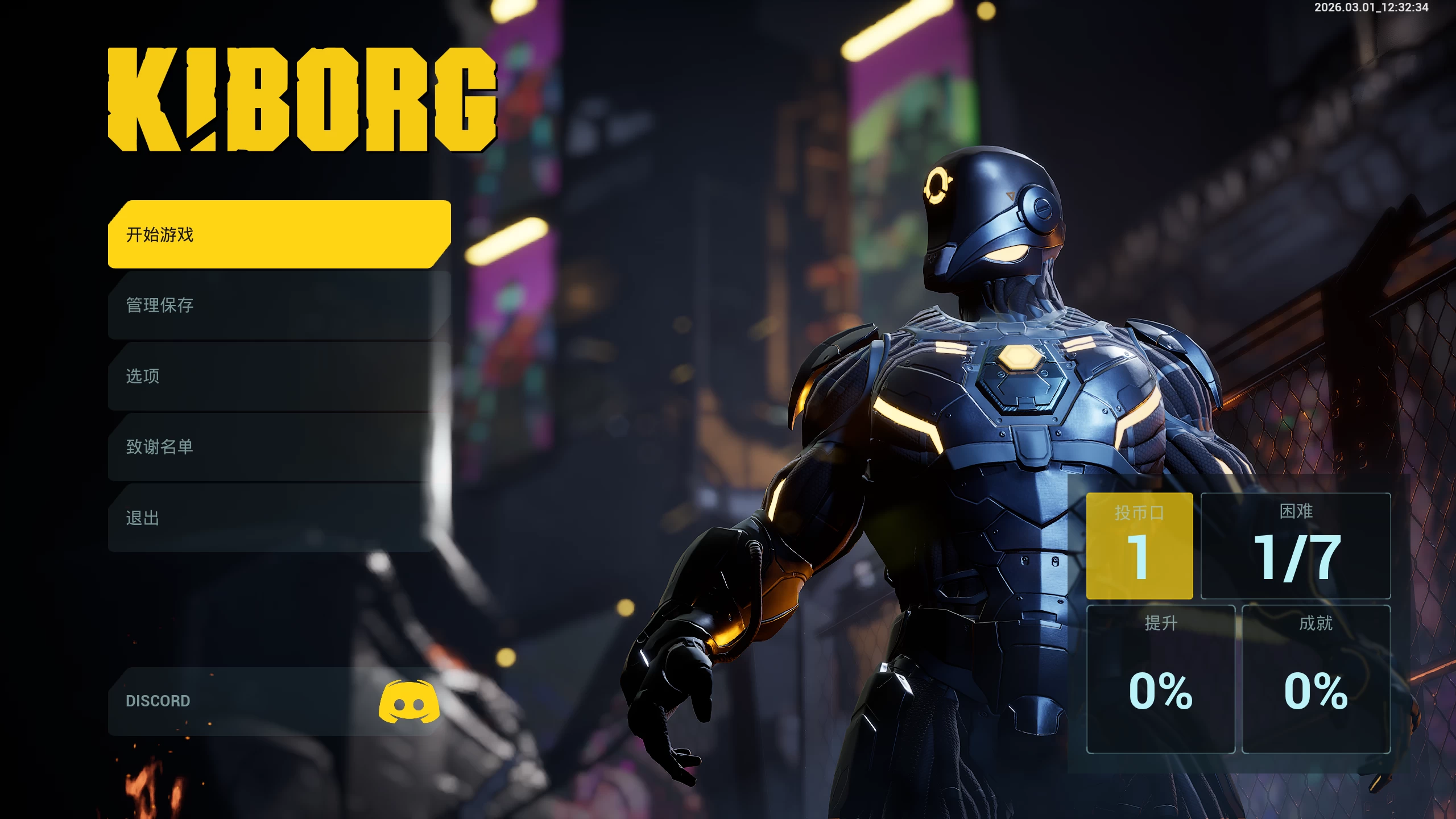Click the KIBORG game logo

click(x=301, y=100)
